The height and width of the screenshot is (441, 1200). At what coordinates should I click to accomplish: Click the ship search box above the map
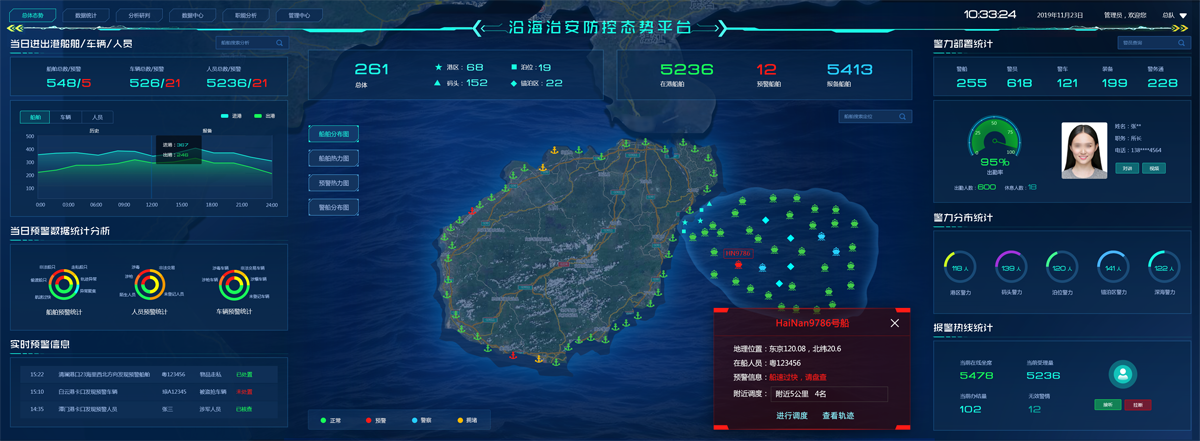pyautogui.click(x=875, y=117)
